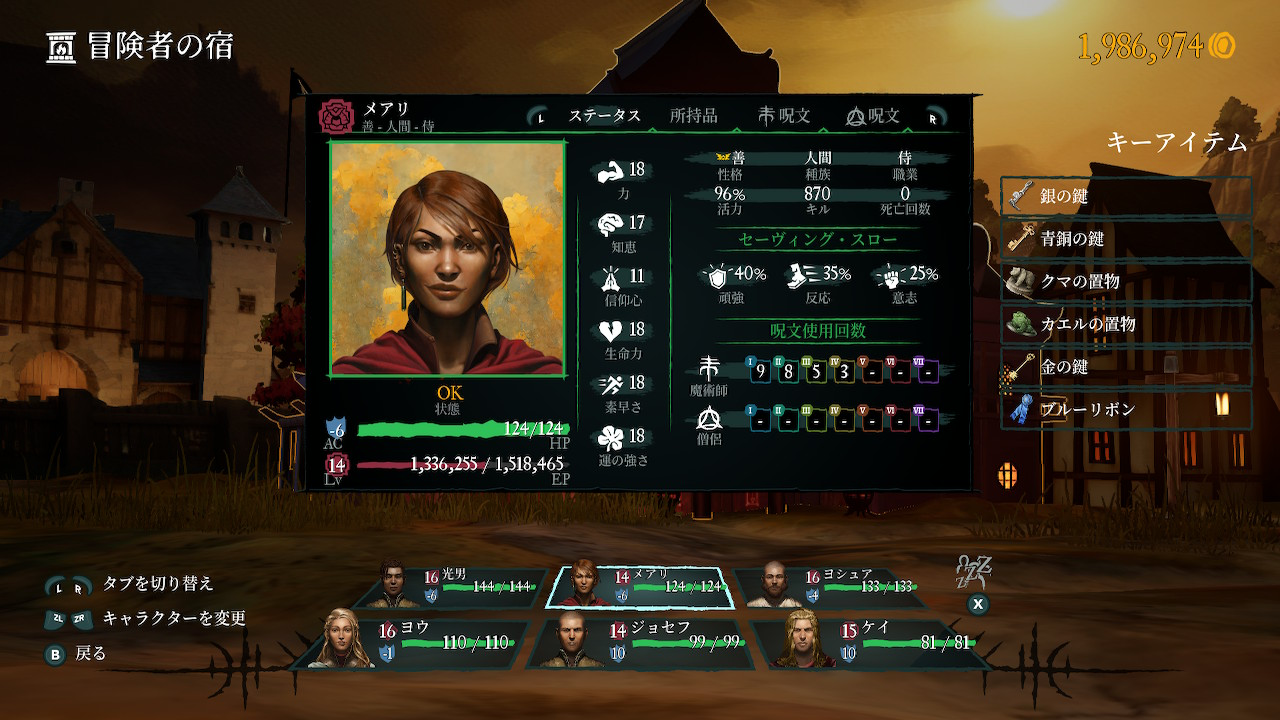Select the ブルーリボン key item

point(1126,410)
